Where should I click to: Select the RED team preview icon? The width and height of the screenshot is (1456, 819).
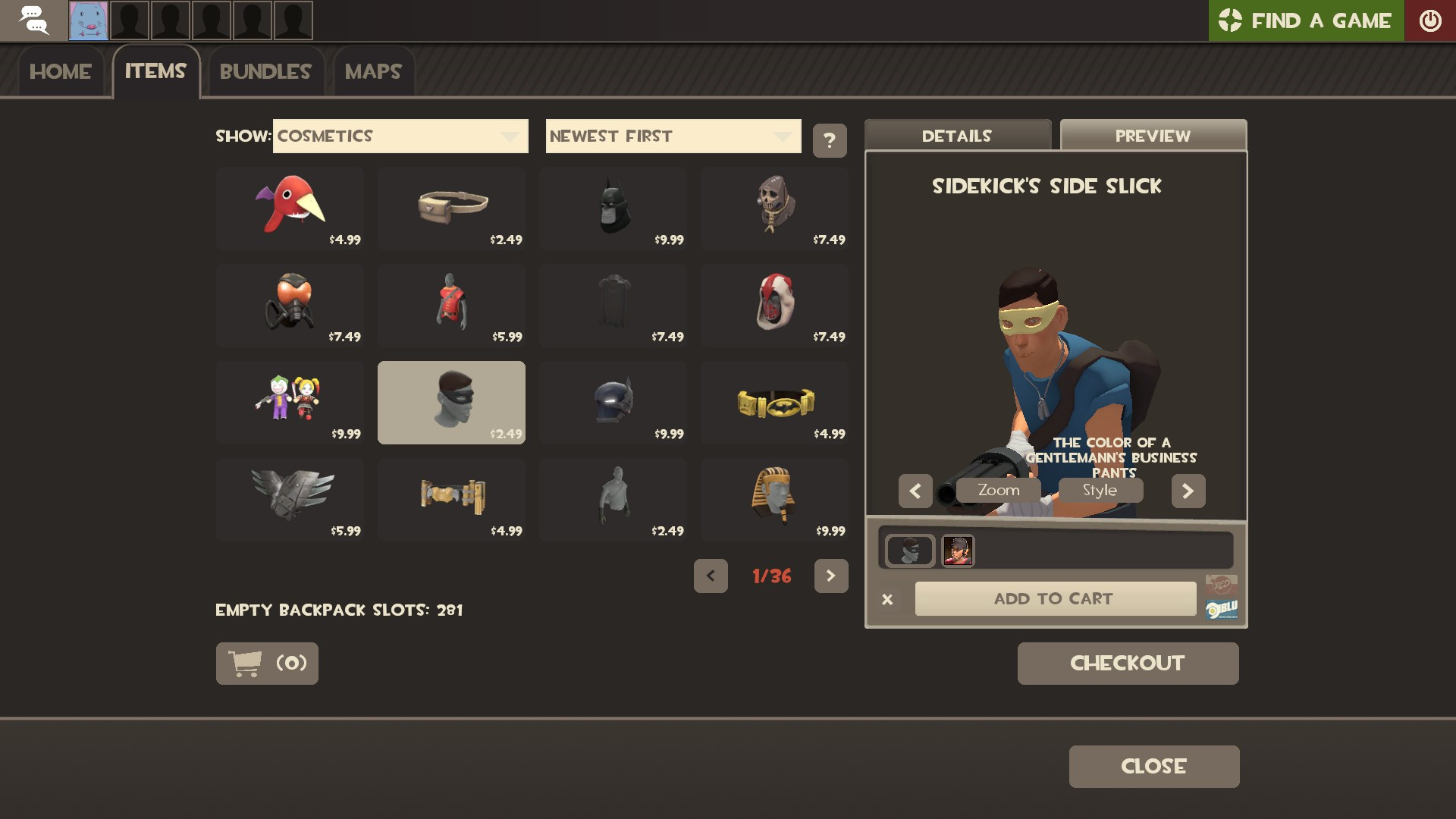point(1221,583)
